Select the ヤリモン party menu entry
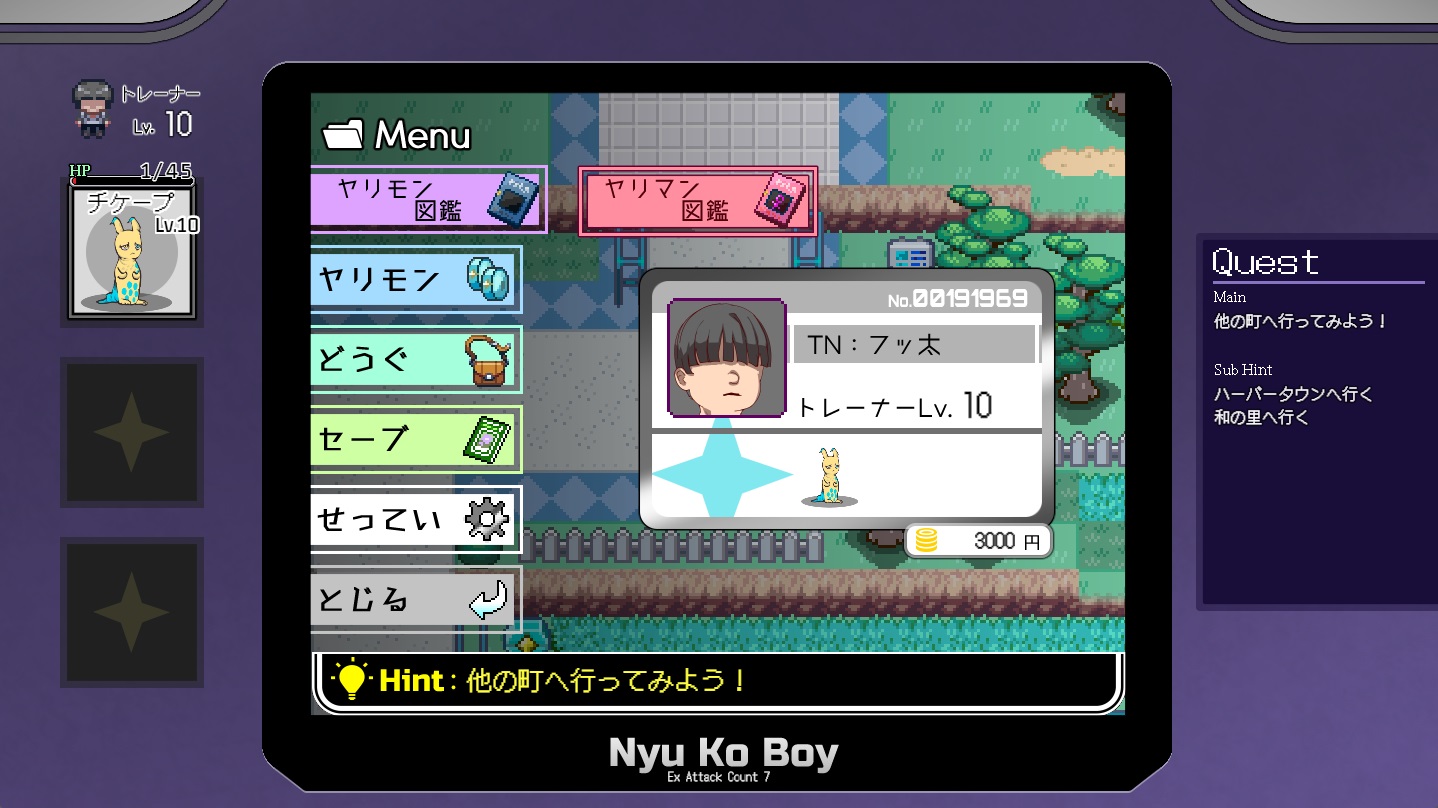The image size is (1438, 808). (416, 279)
